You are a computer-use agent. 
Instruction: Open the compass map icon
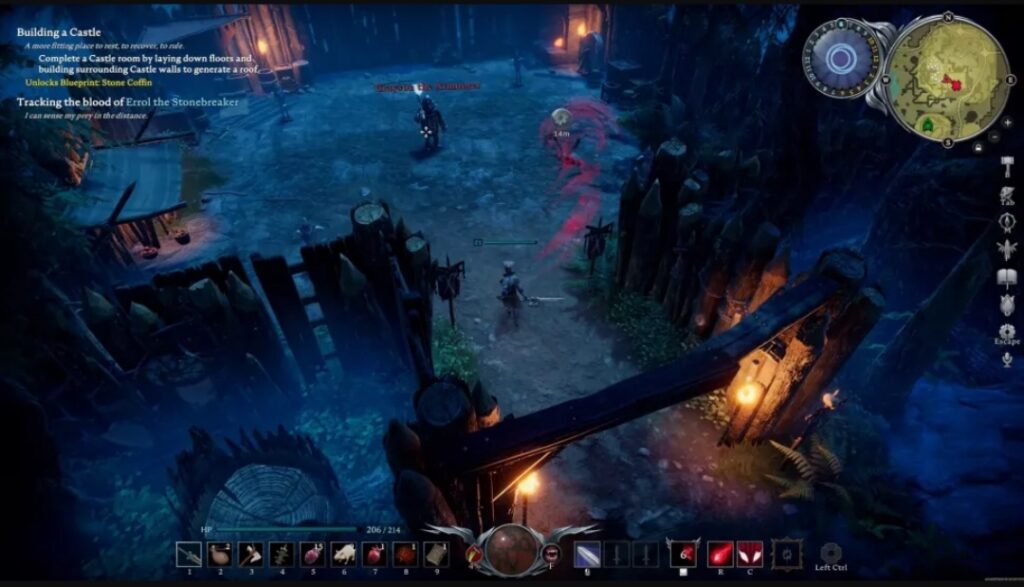click(1007, 222)
